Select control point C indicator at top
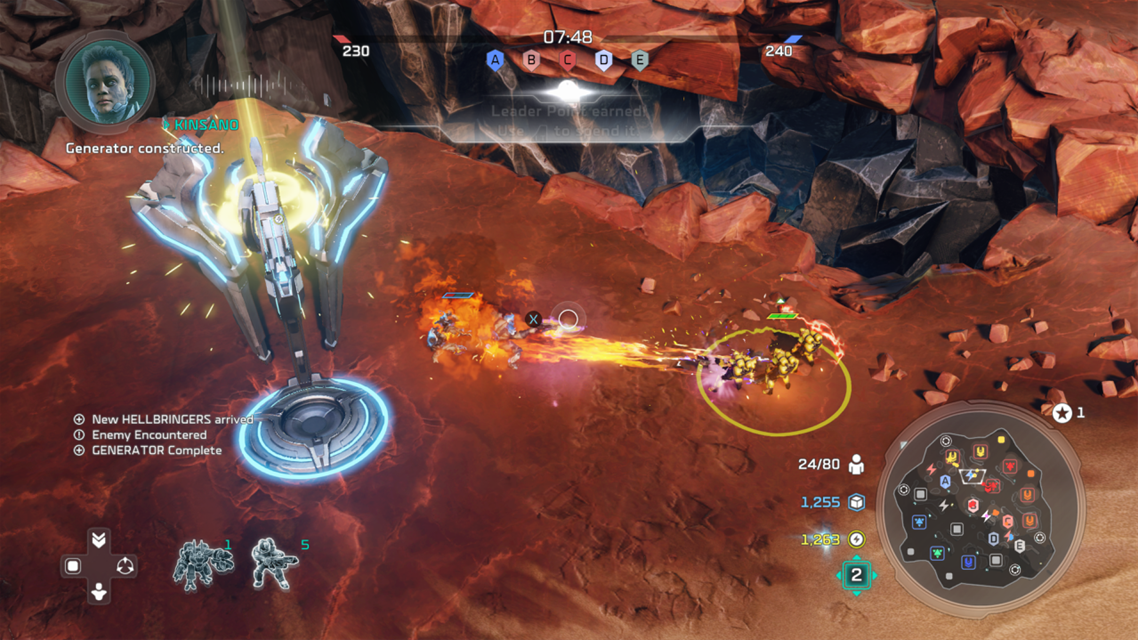 (x=568, y=60)
